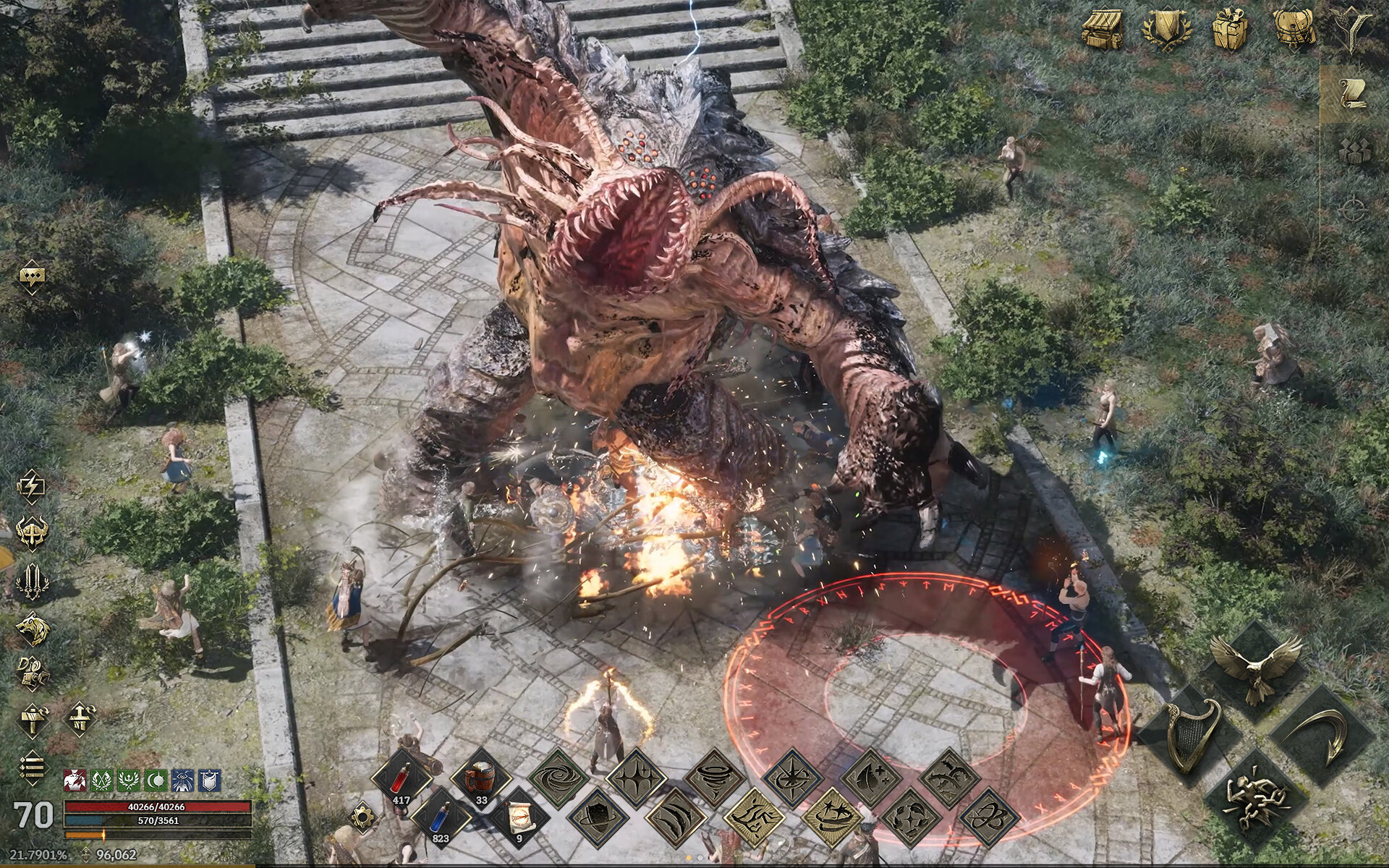Open the list menu icon
This screenshot has height=868, width=1389.
tap(33, 767)
